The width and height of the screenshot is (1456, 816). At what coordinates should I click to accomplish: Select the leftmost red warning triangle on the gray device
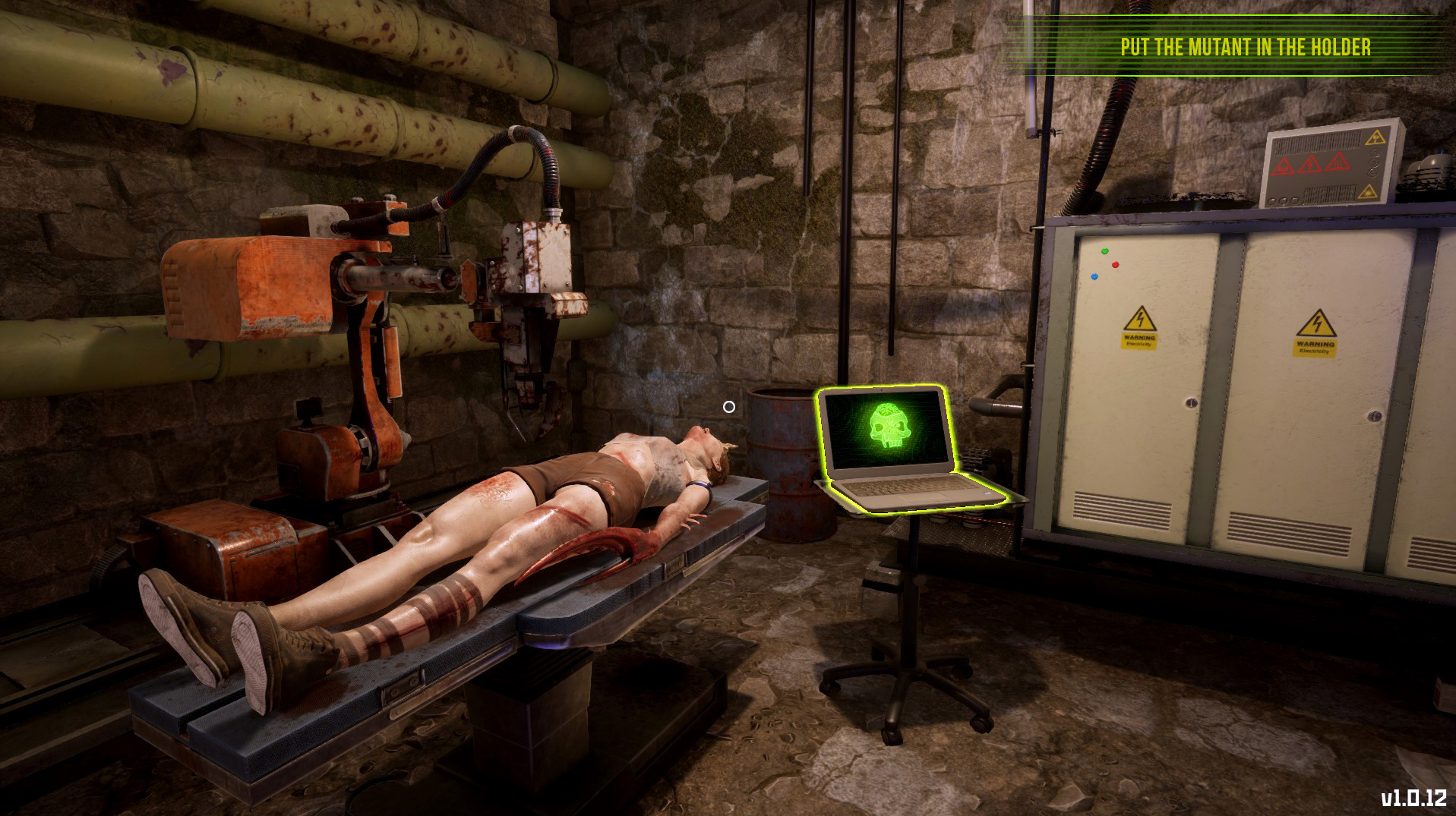tap(1284, 166)
